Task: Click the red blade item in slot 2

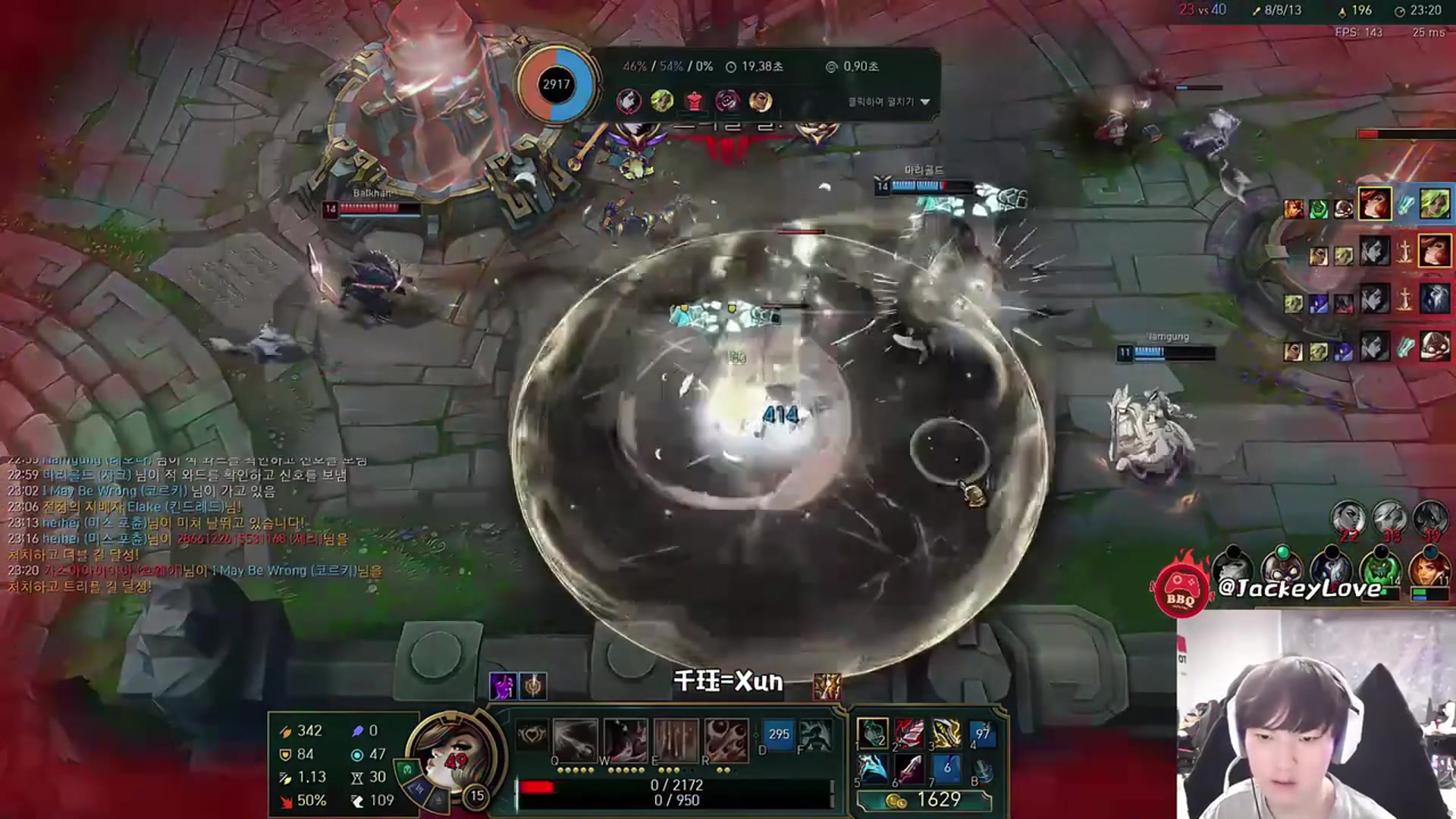Action: 909,733
